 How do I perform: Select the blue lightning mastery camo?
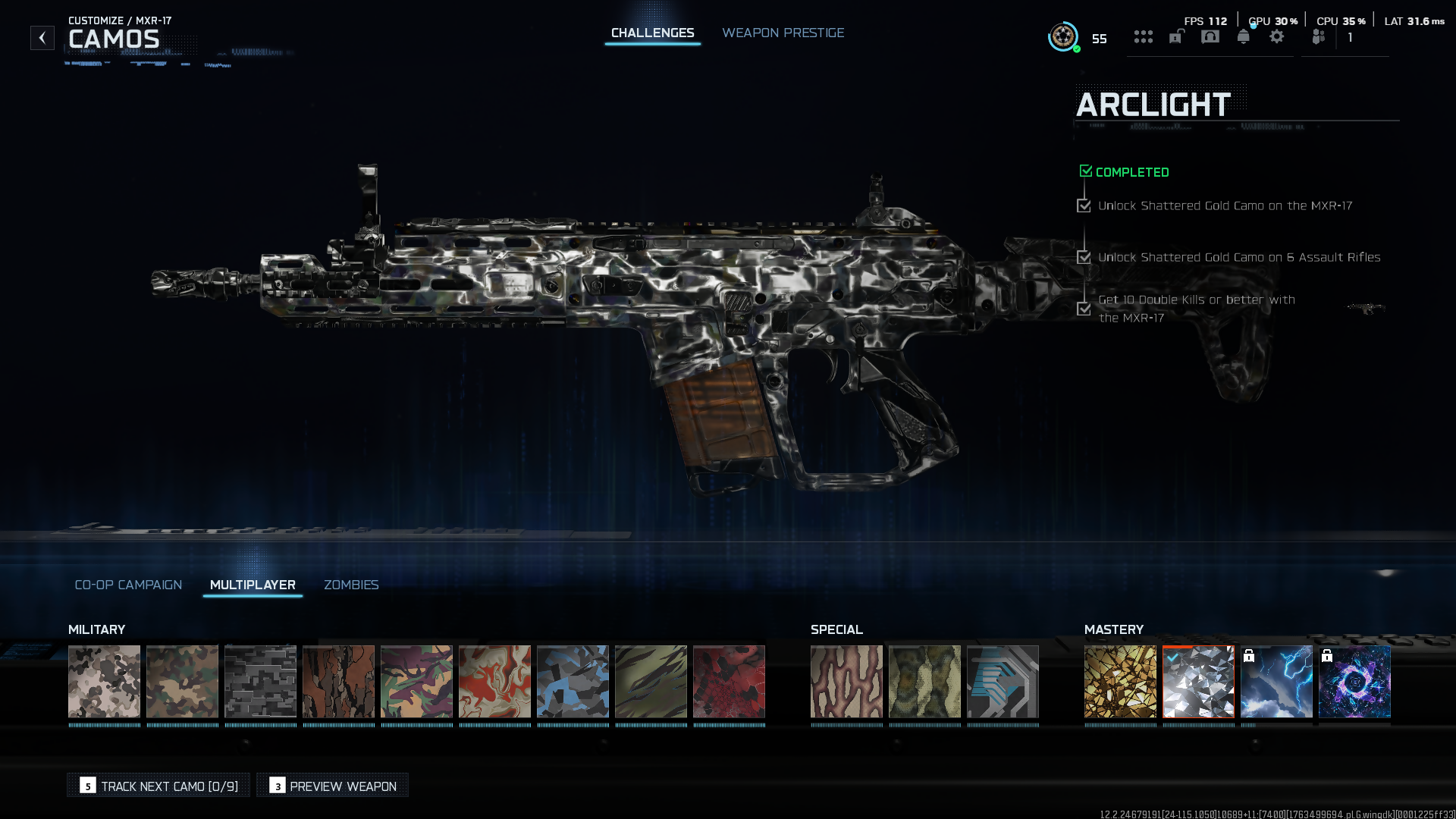tap(1276, 681)
